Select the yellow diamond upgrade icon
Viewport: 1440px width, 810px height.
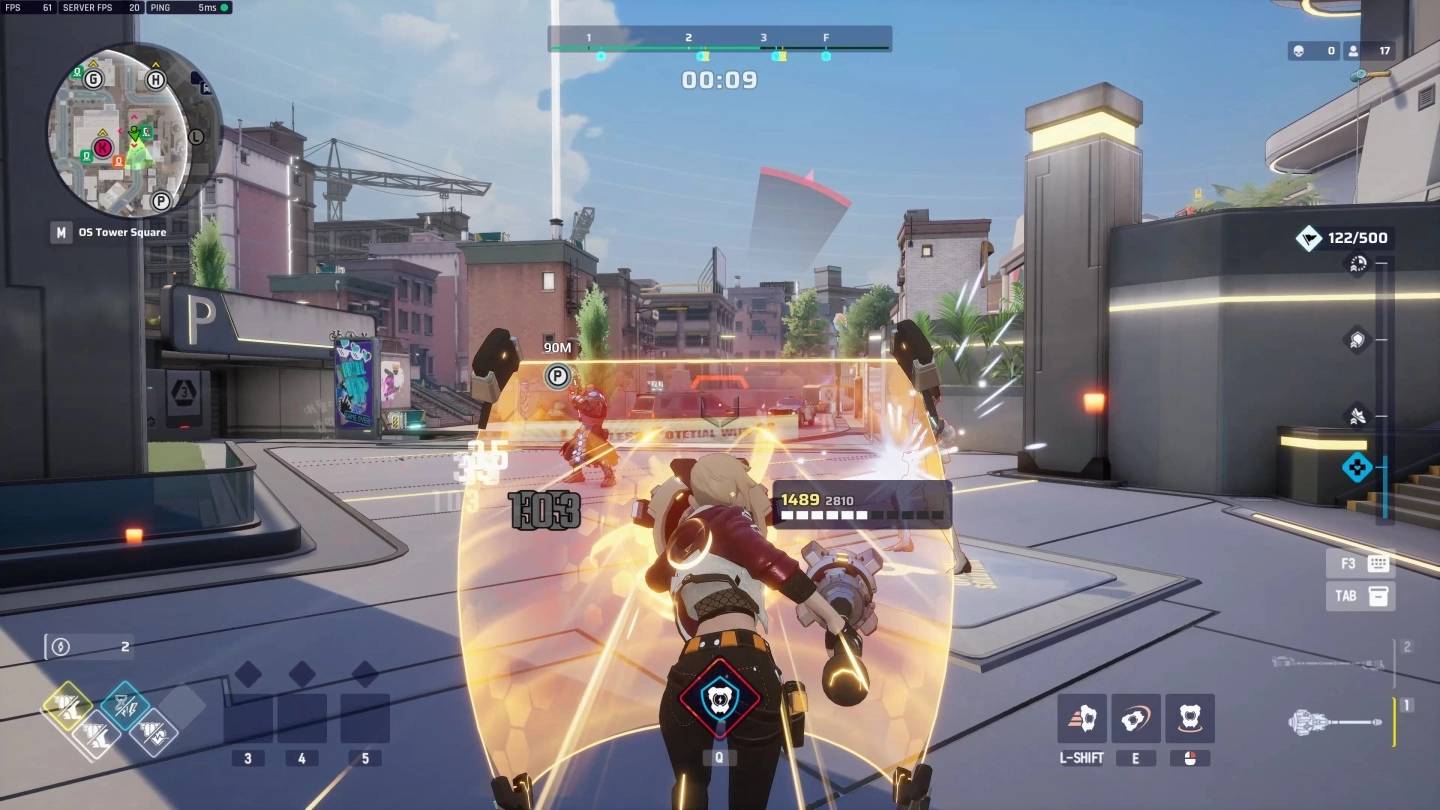(67, 707)
